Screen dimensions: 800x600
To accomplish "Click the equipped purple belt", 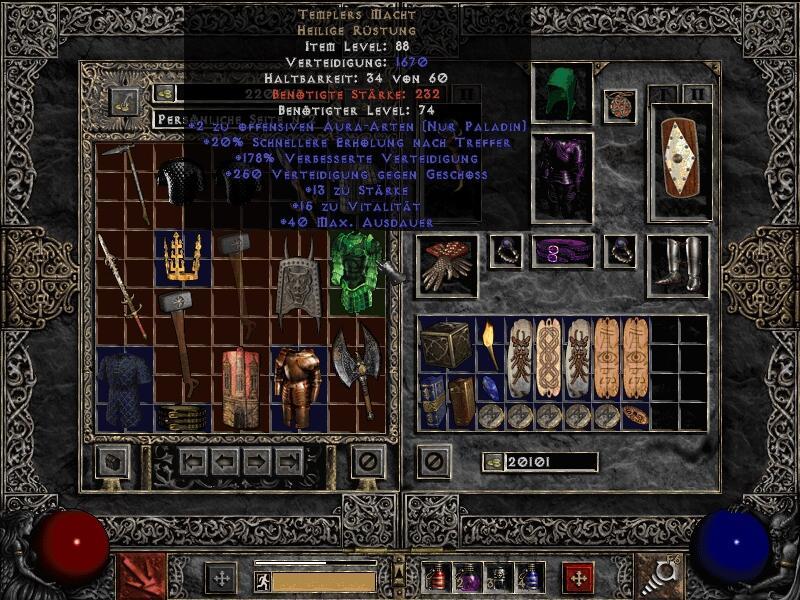I will click(x=562, y=251).
